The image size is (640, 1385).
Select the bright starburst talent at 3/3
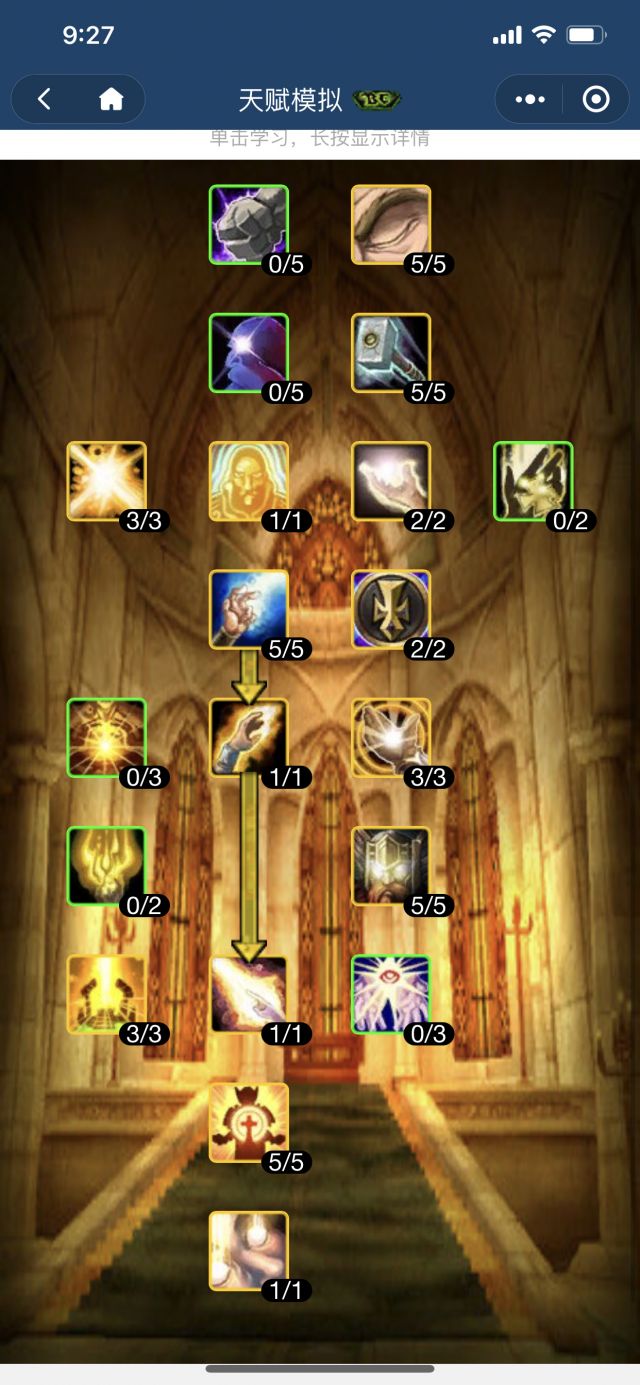click(x=107, y=481)
